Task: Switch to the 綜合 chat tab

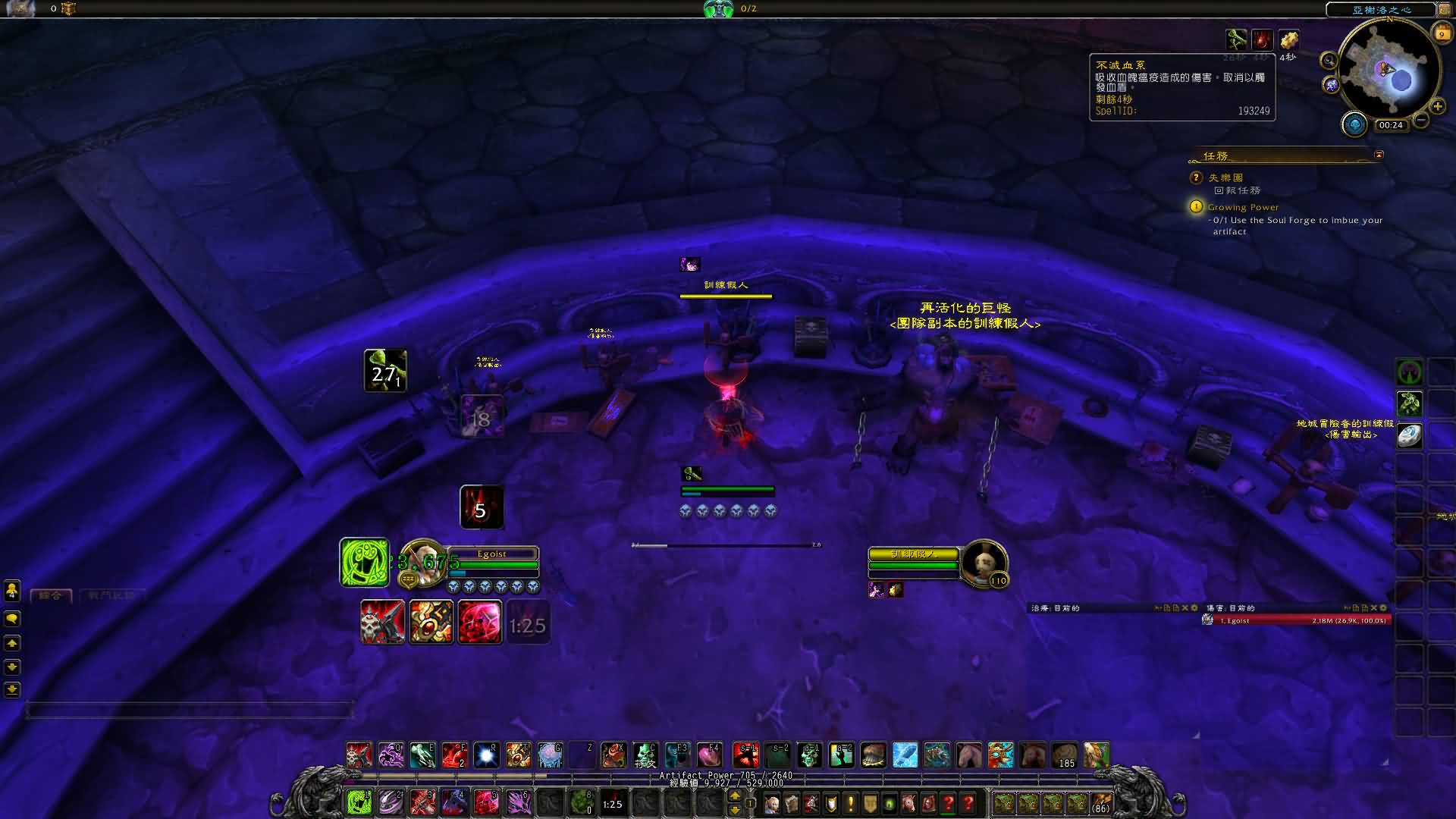Action: (x=51, y=596)
